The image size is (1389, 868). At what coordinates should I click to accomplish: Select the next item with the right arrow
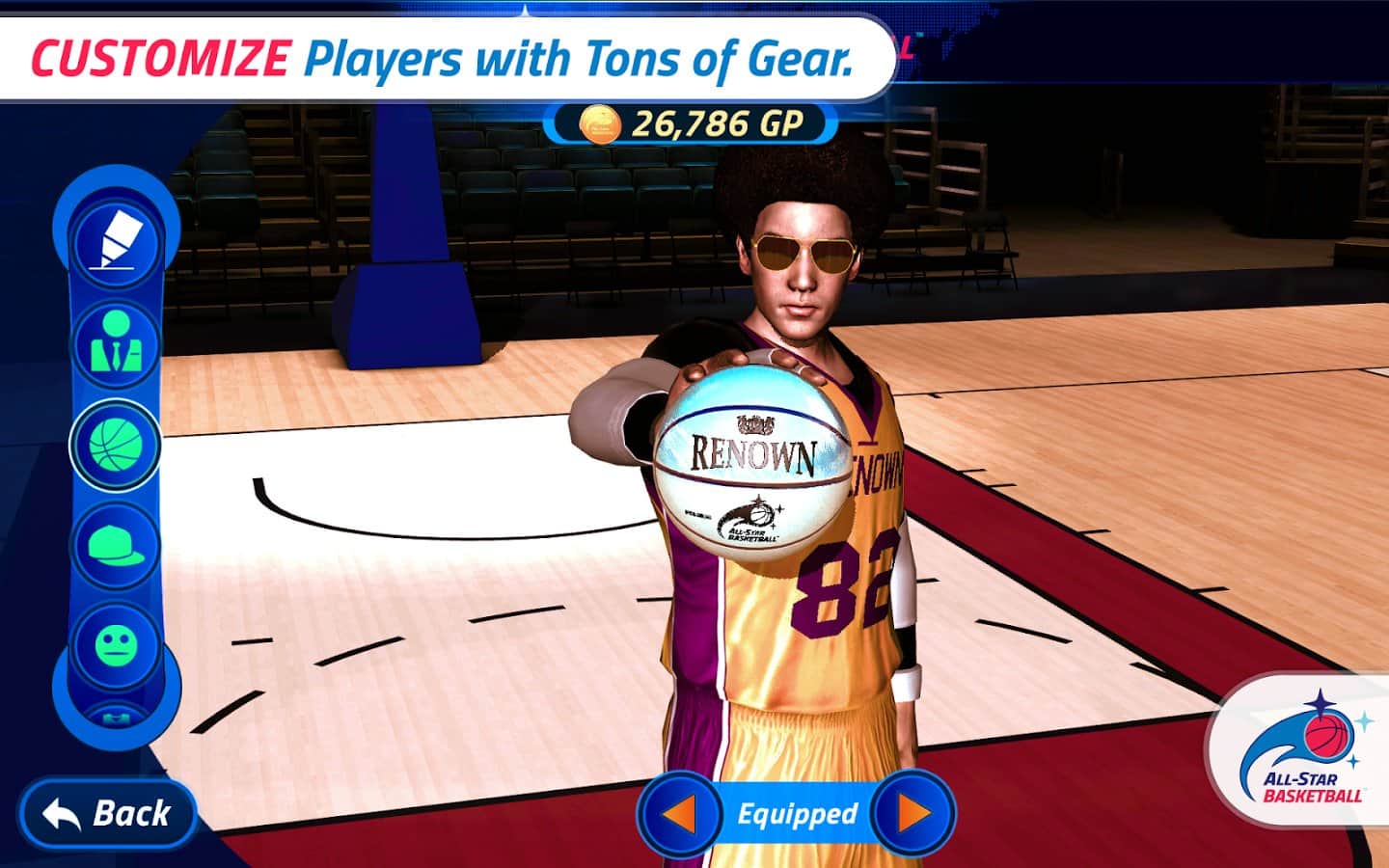point(912,813)
